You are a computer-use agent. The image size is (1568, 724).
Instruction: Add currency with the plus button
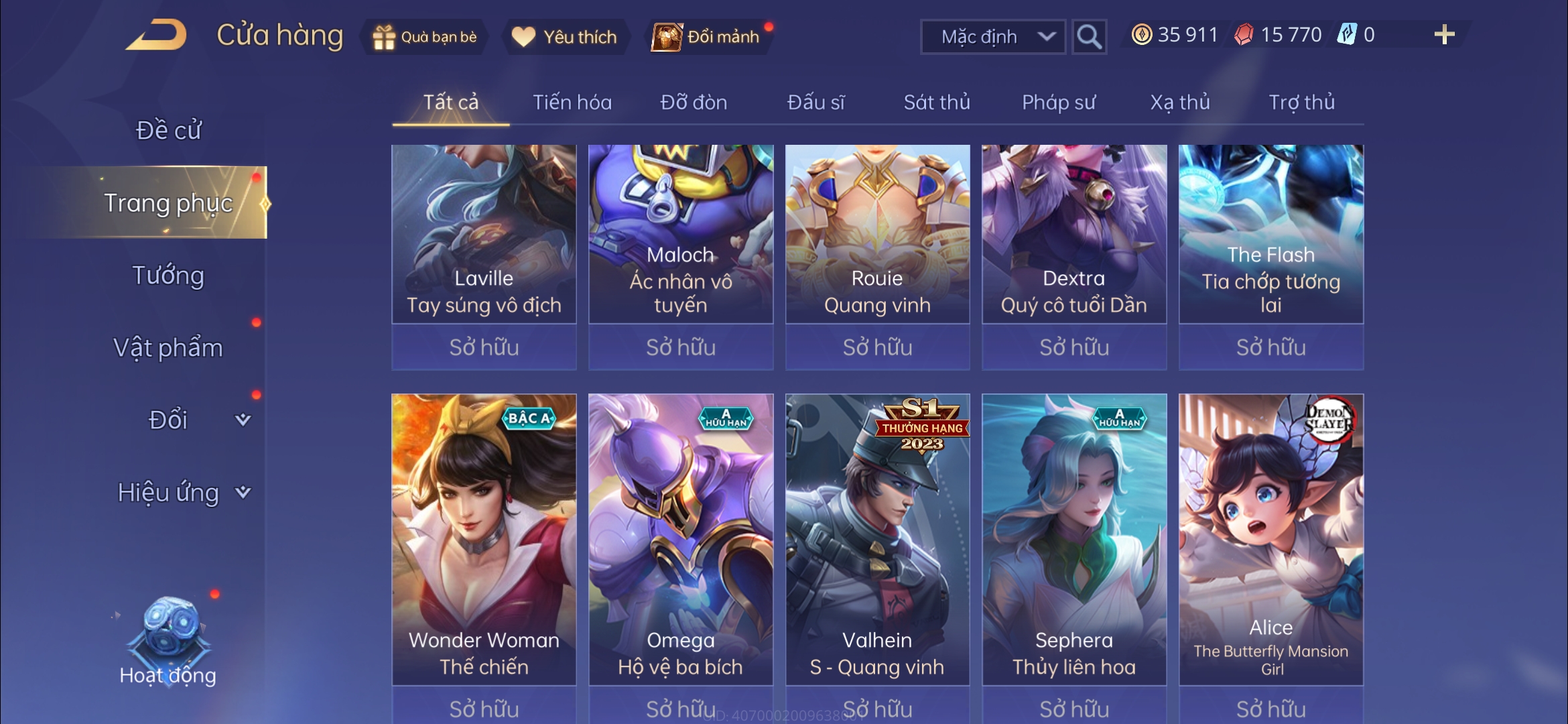1444,35
